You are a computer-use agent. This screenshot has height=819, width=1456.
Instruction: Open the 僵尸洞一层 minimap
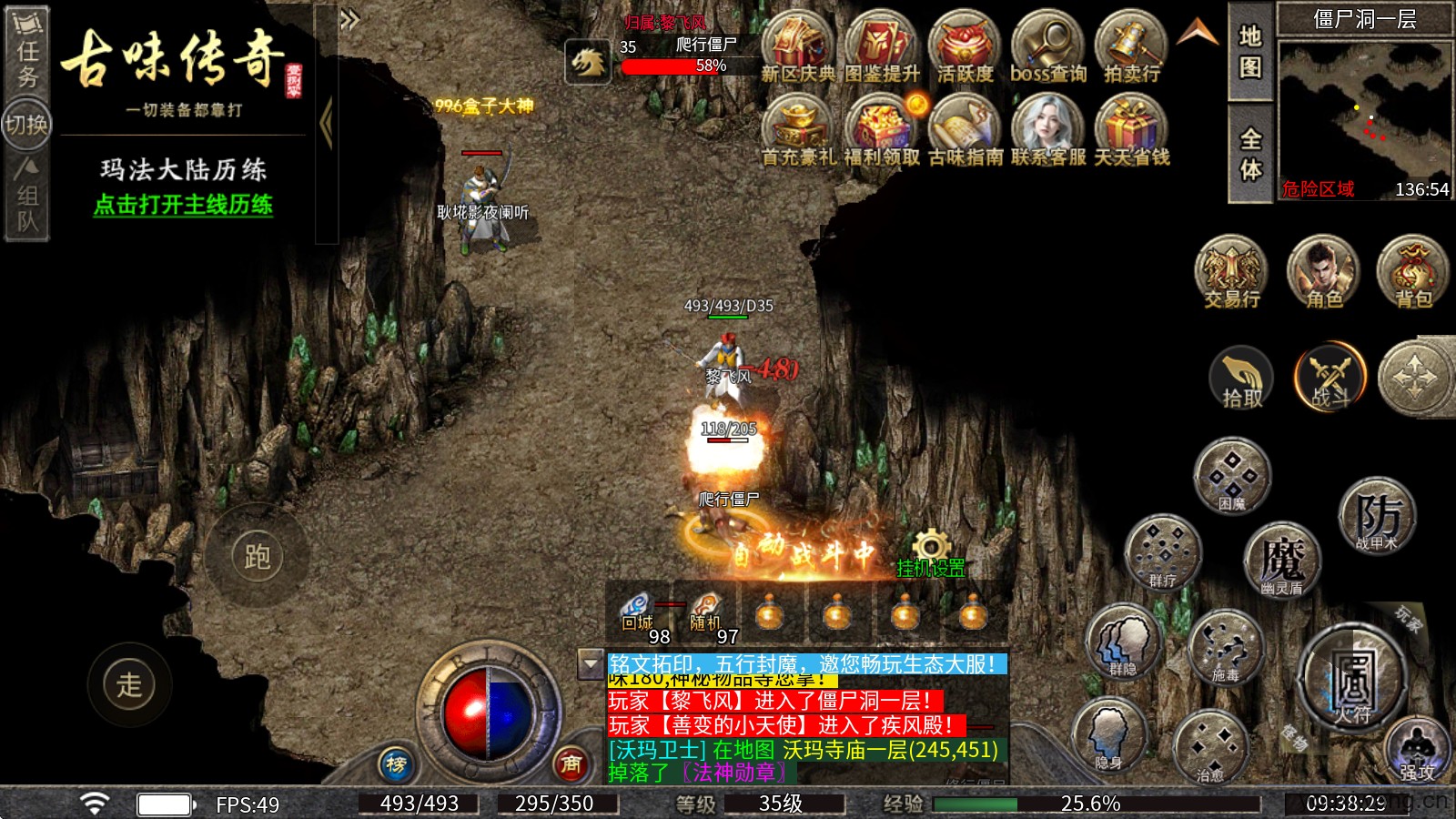1365,109
